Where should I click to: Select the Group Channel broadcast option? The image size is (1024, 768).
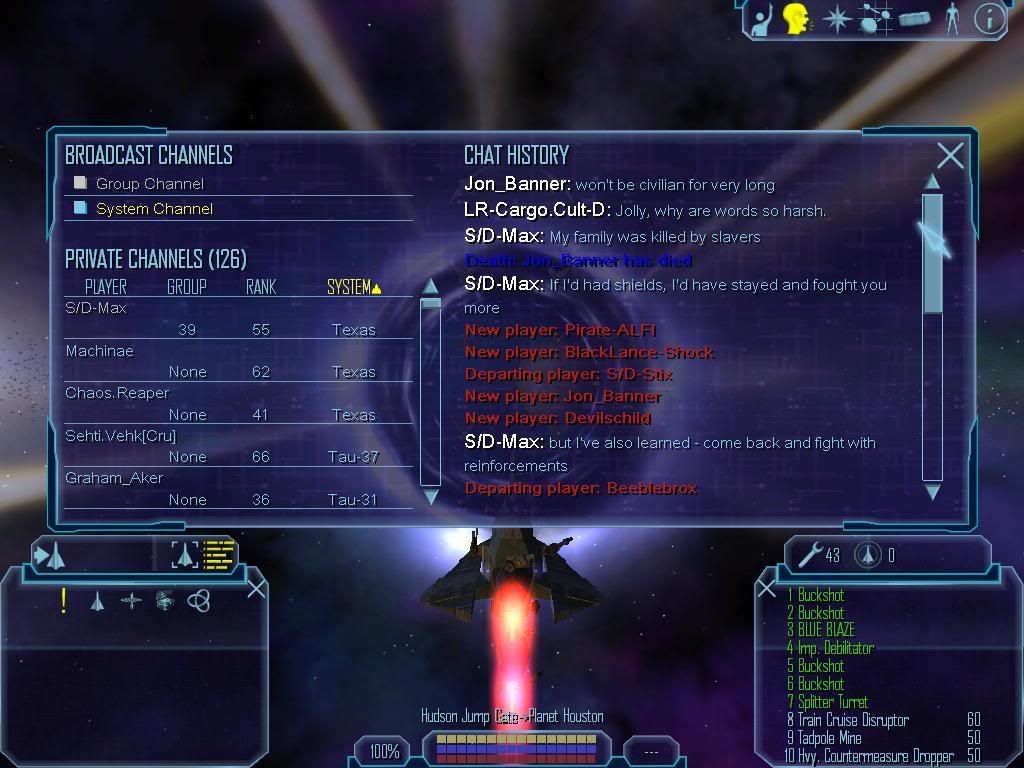coord(149,184)
